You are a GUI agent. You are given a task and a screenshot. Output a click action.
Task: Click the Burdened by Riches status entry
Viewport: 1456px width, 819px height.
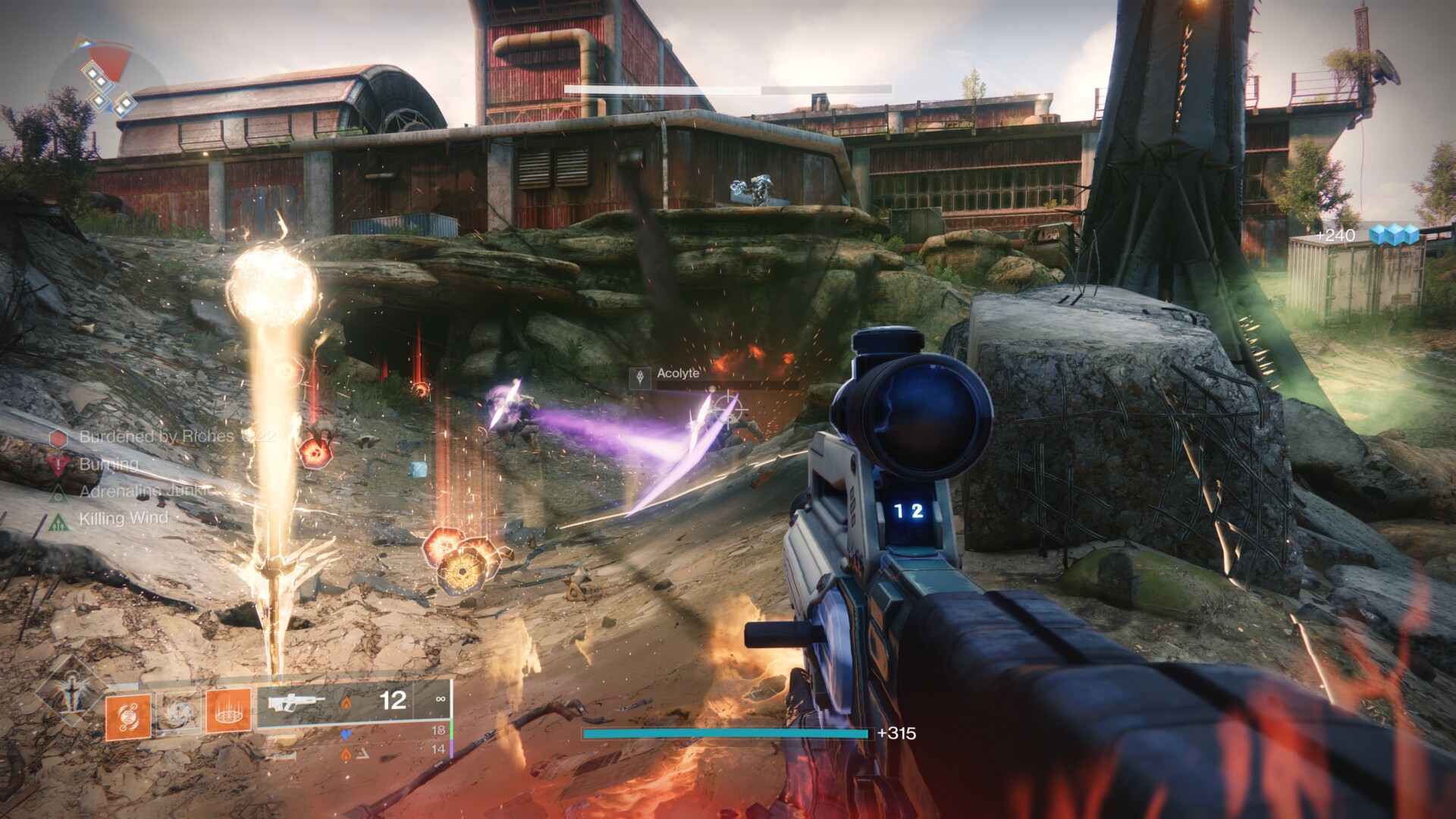156,437
